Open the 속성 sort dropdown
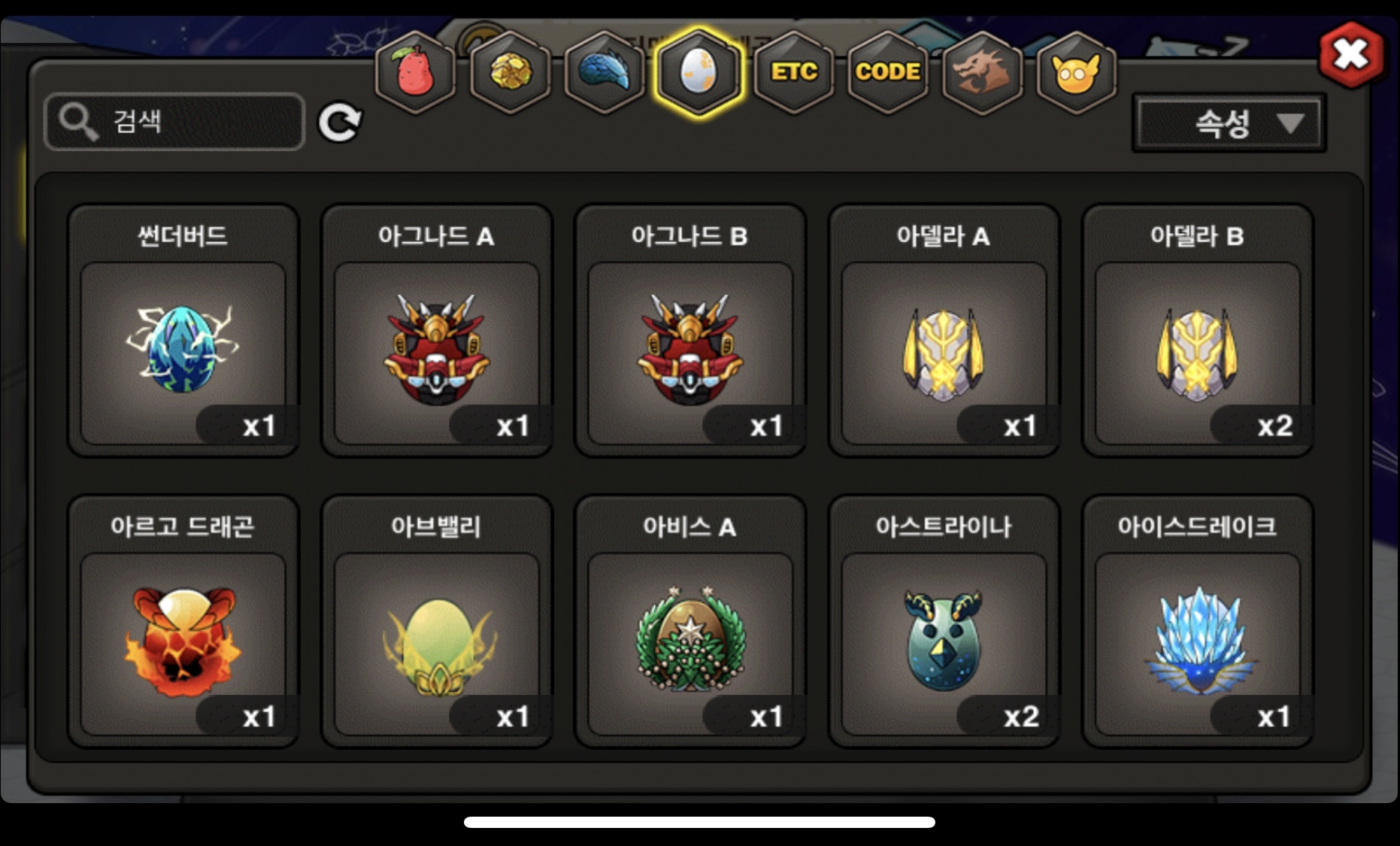 coord(1229,123)
